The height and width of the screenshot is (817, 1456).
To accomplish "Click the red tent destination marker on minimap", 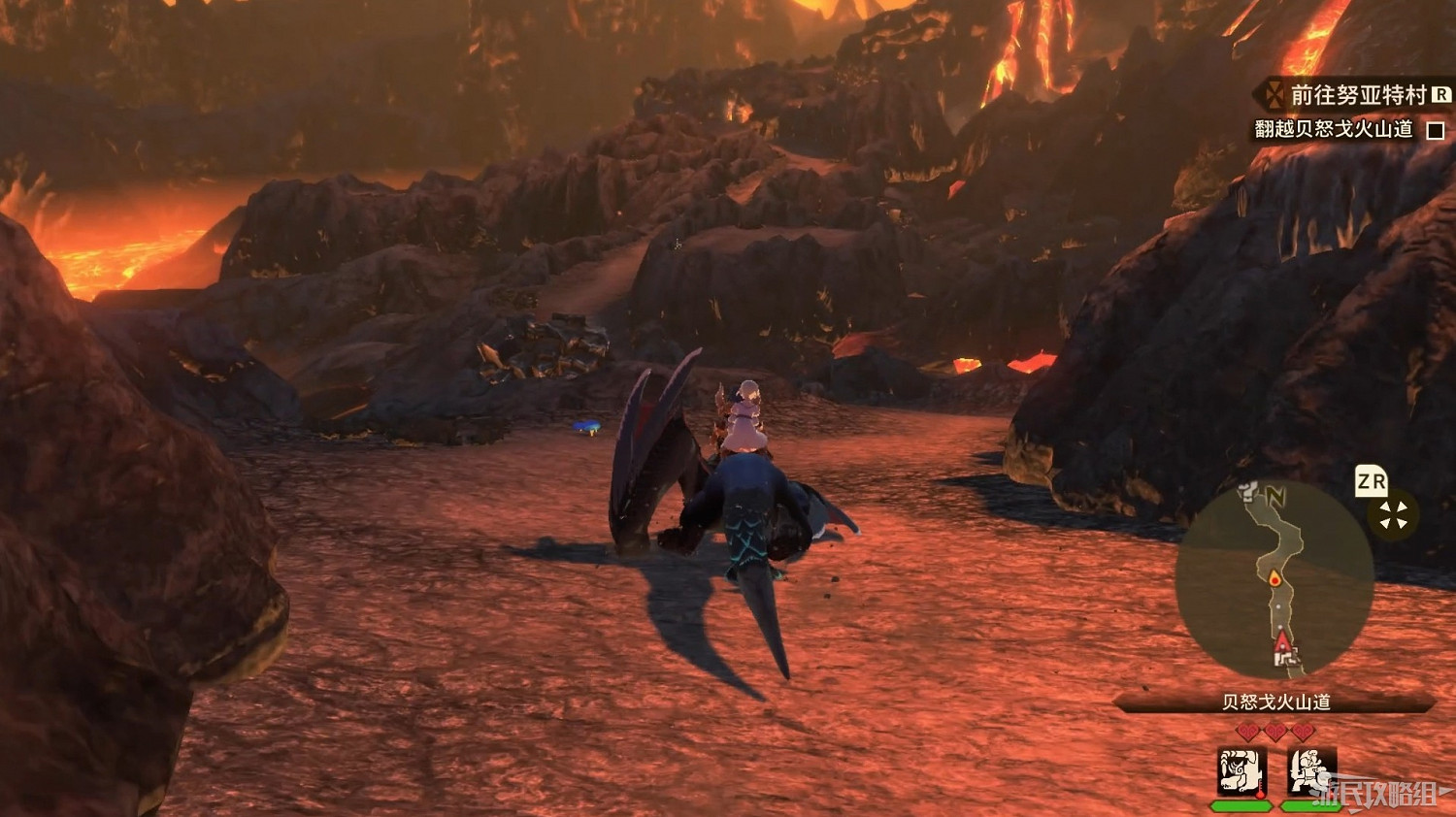I will [x=1282, y=640].
